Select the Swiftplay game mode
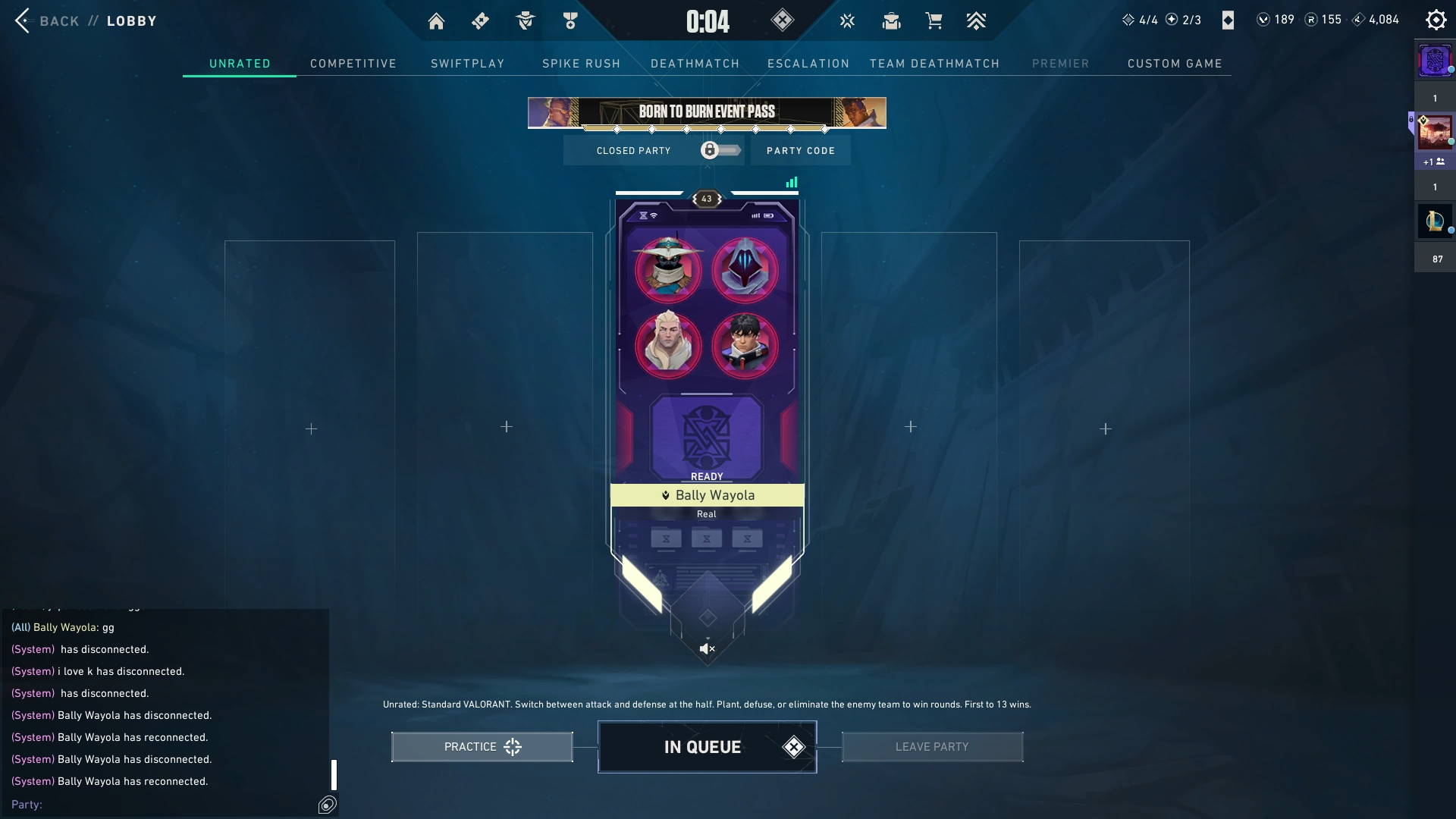Image resolution: width=1456 pixels, height=819 pixels. (467, 64)
